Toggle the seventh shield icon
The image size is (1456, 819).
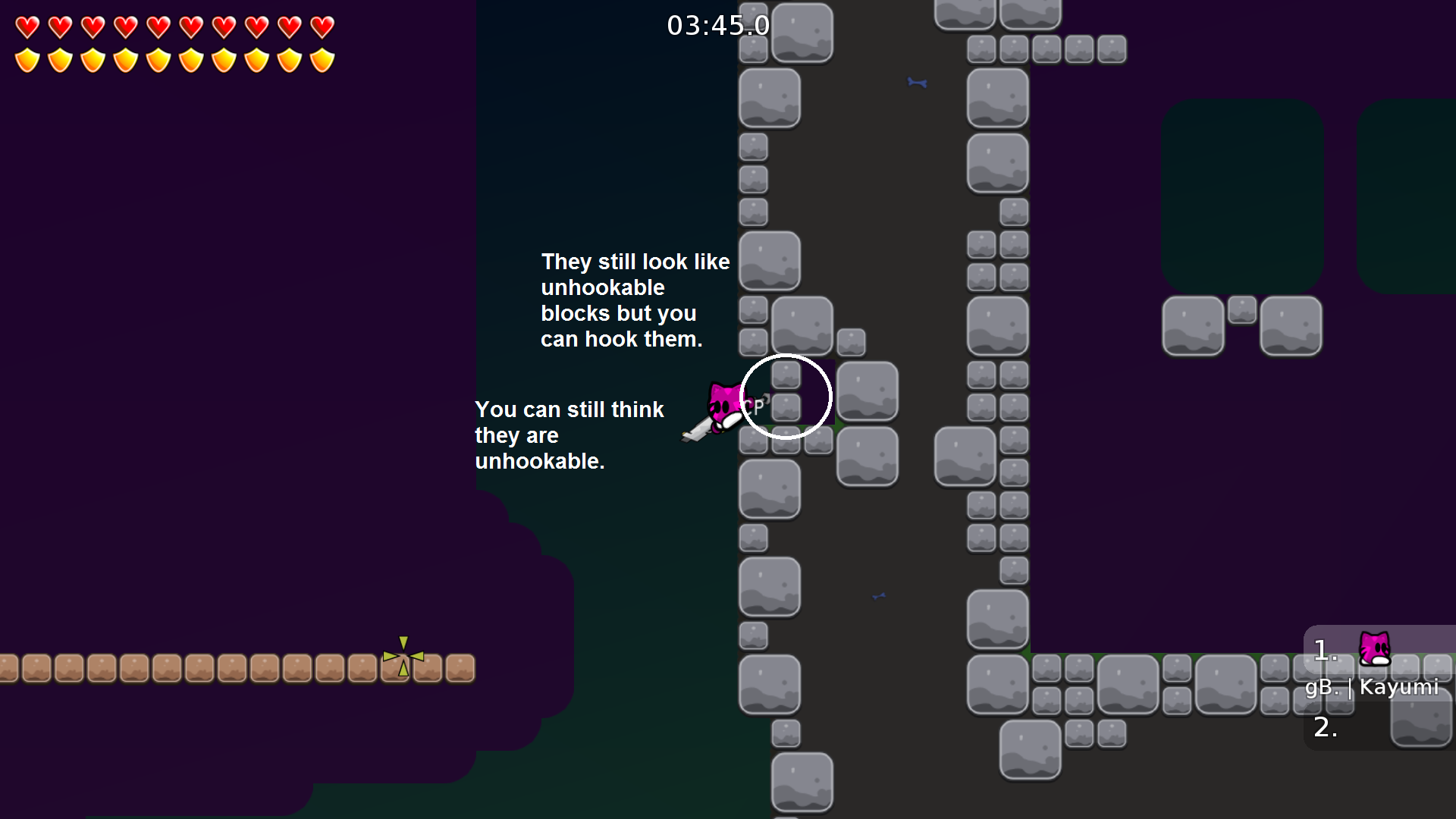coord(224,58)
